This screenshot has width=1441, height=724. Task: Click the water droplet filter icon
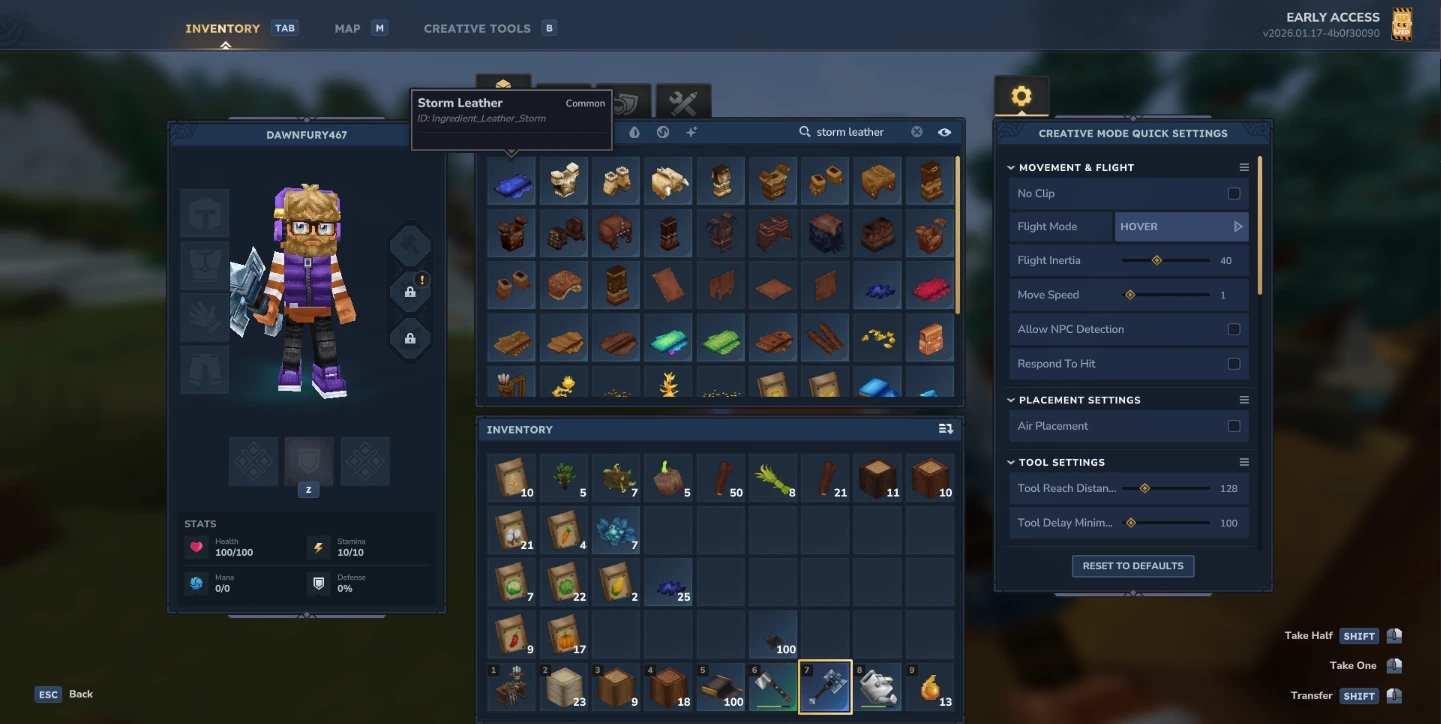click(635, 131)
